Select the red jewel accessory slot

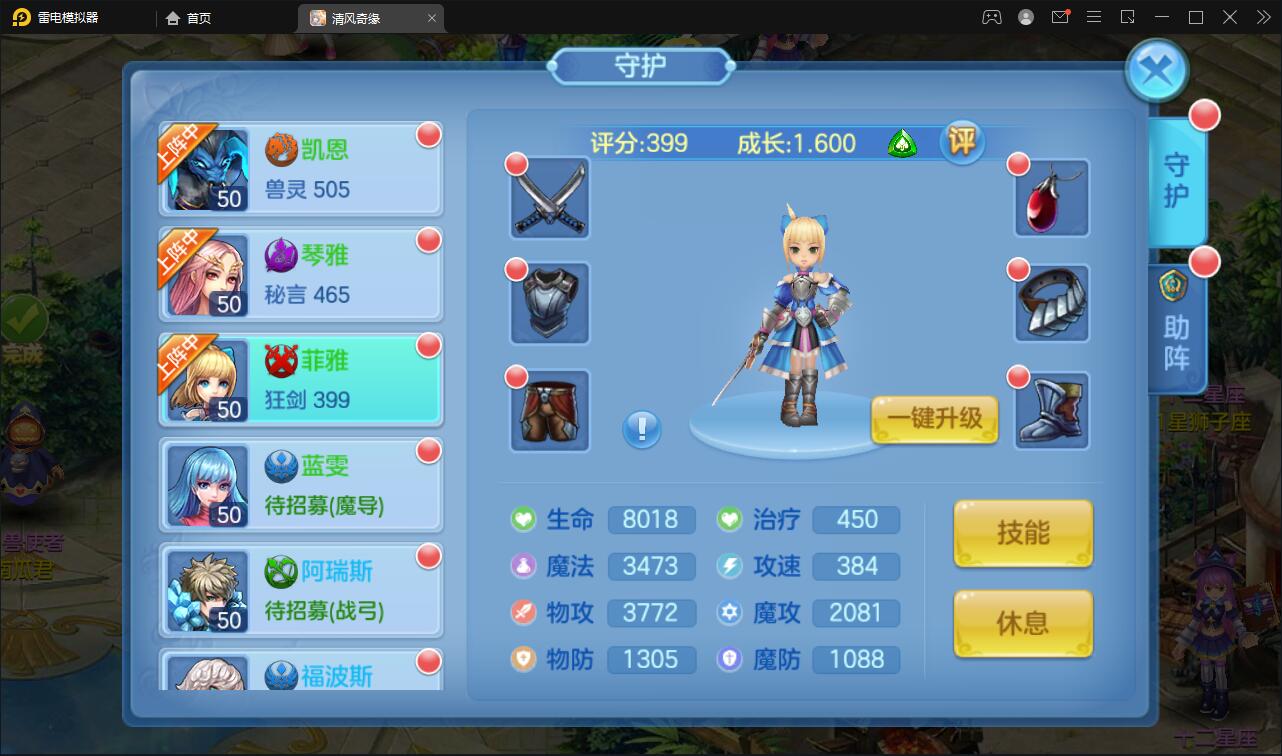point(1051,198)
